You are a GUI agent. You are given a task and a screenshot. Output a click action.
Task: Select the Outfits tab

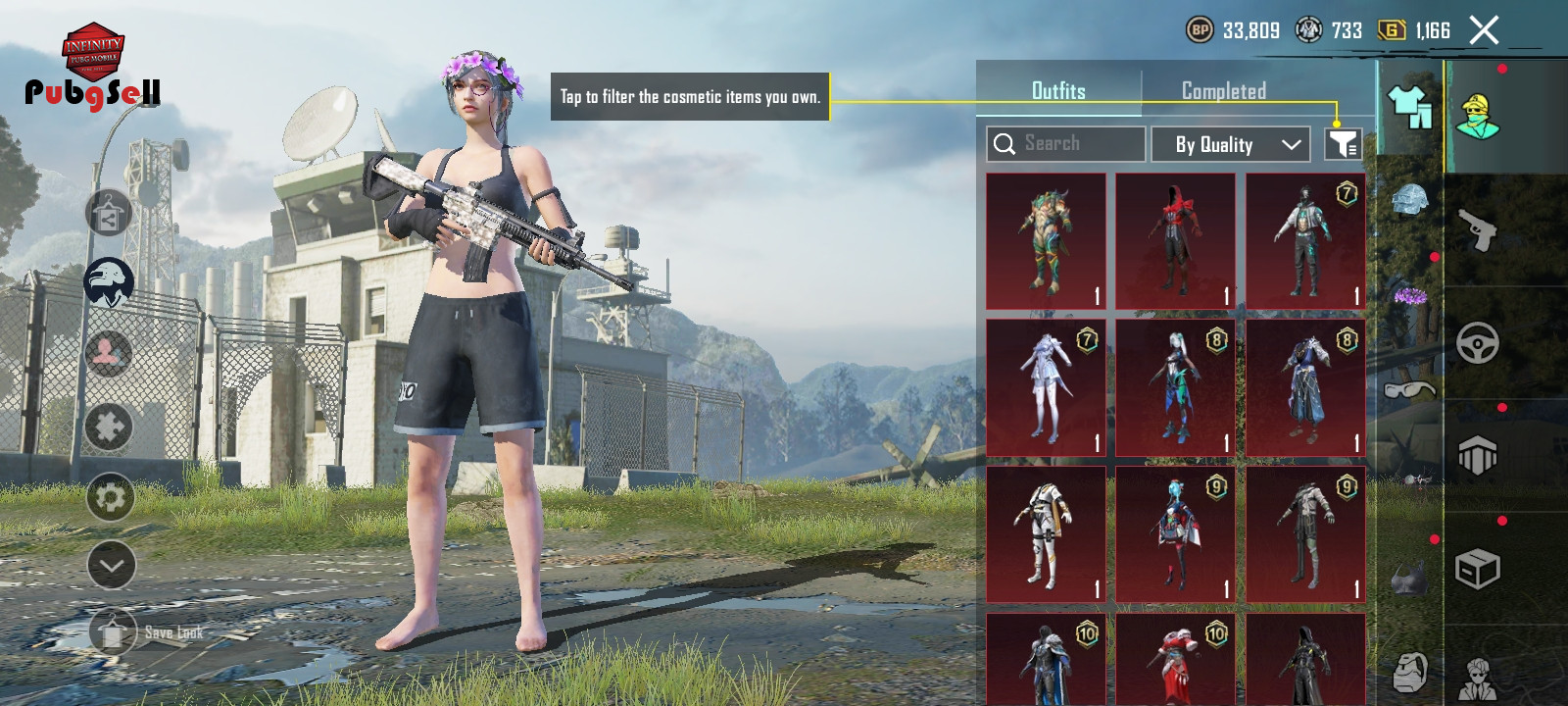click(1058, 91)
